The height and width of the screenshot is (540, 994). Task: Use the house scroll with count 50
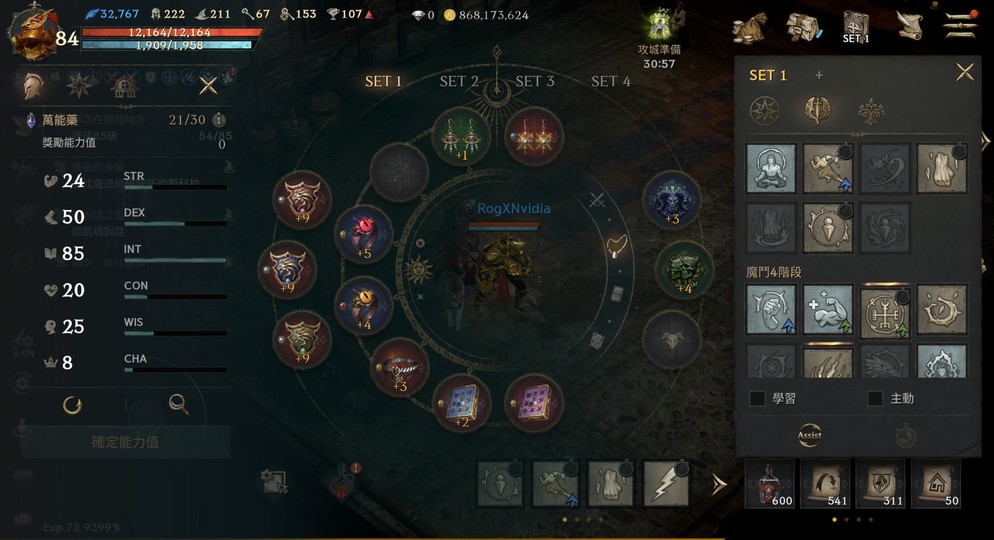pos(937,485)
